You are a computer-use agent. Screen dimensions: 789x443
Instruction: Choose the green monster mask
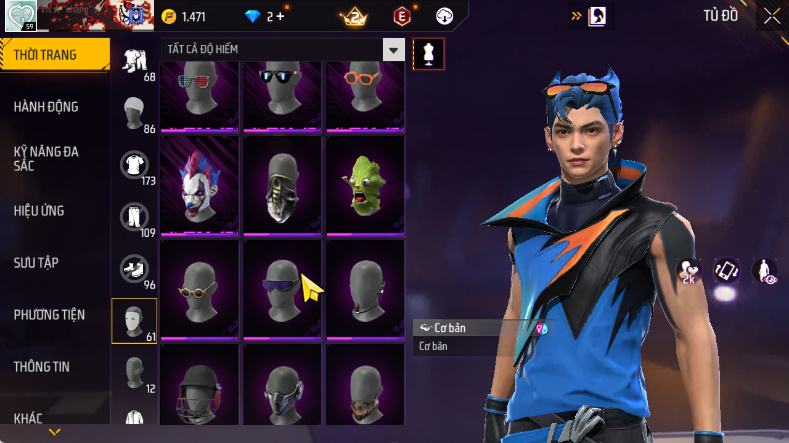click(364, 183)
